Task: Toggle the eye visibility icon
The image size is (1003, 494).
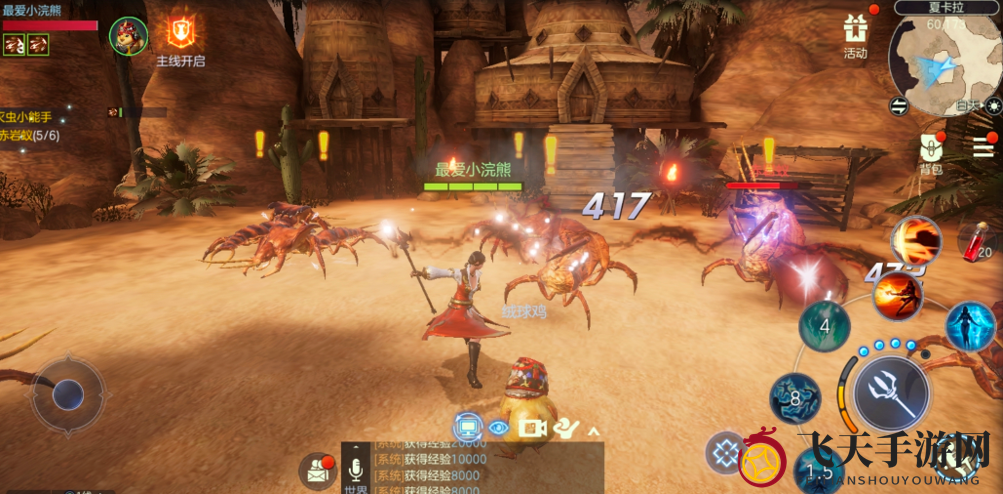Action: coord(498,428)
